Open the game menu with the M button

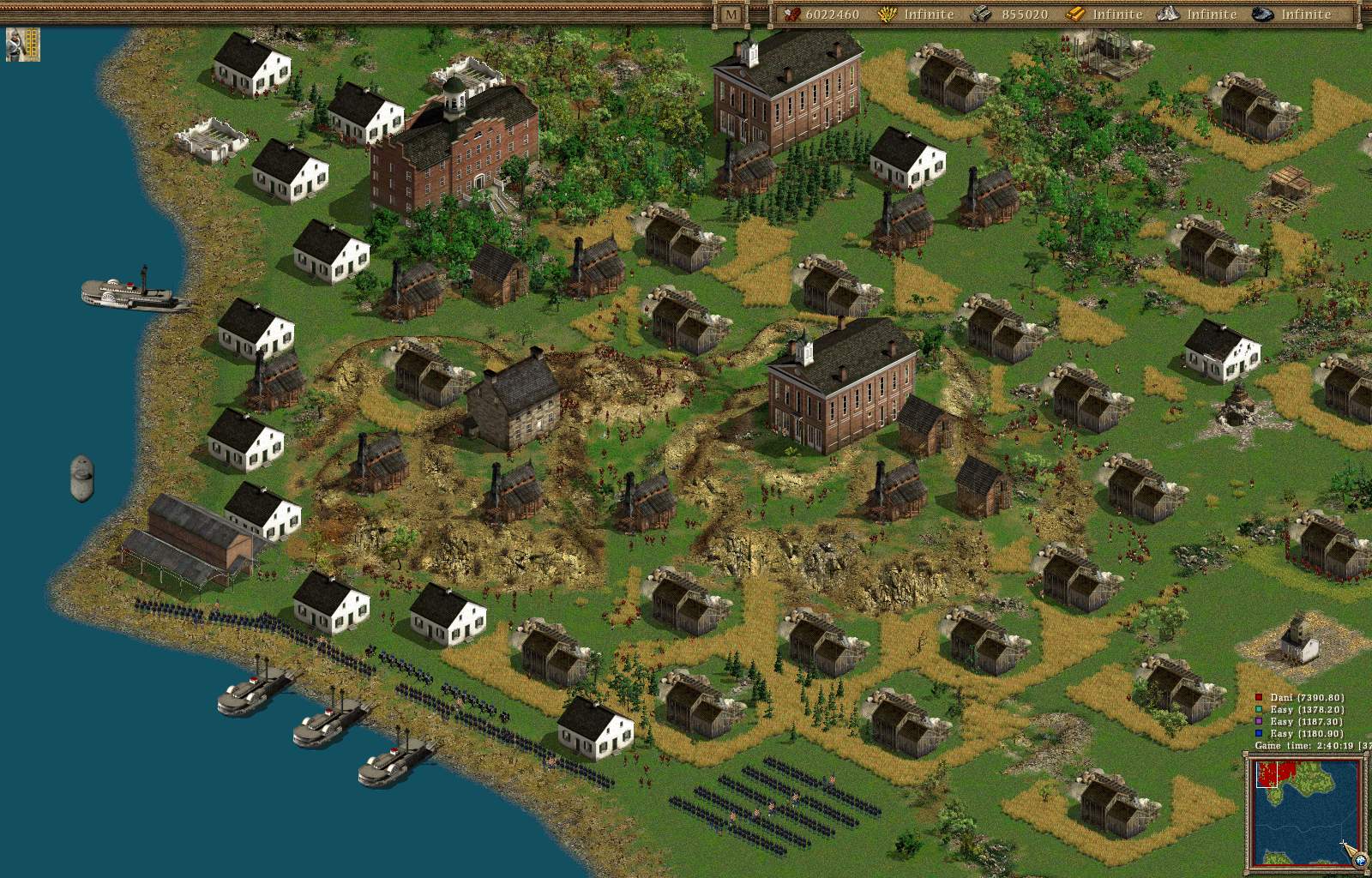tap(730, 14)
